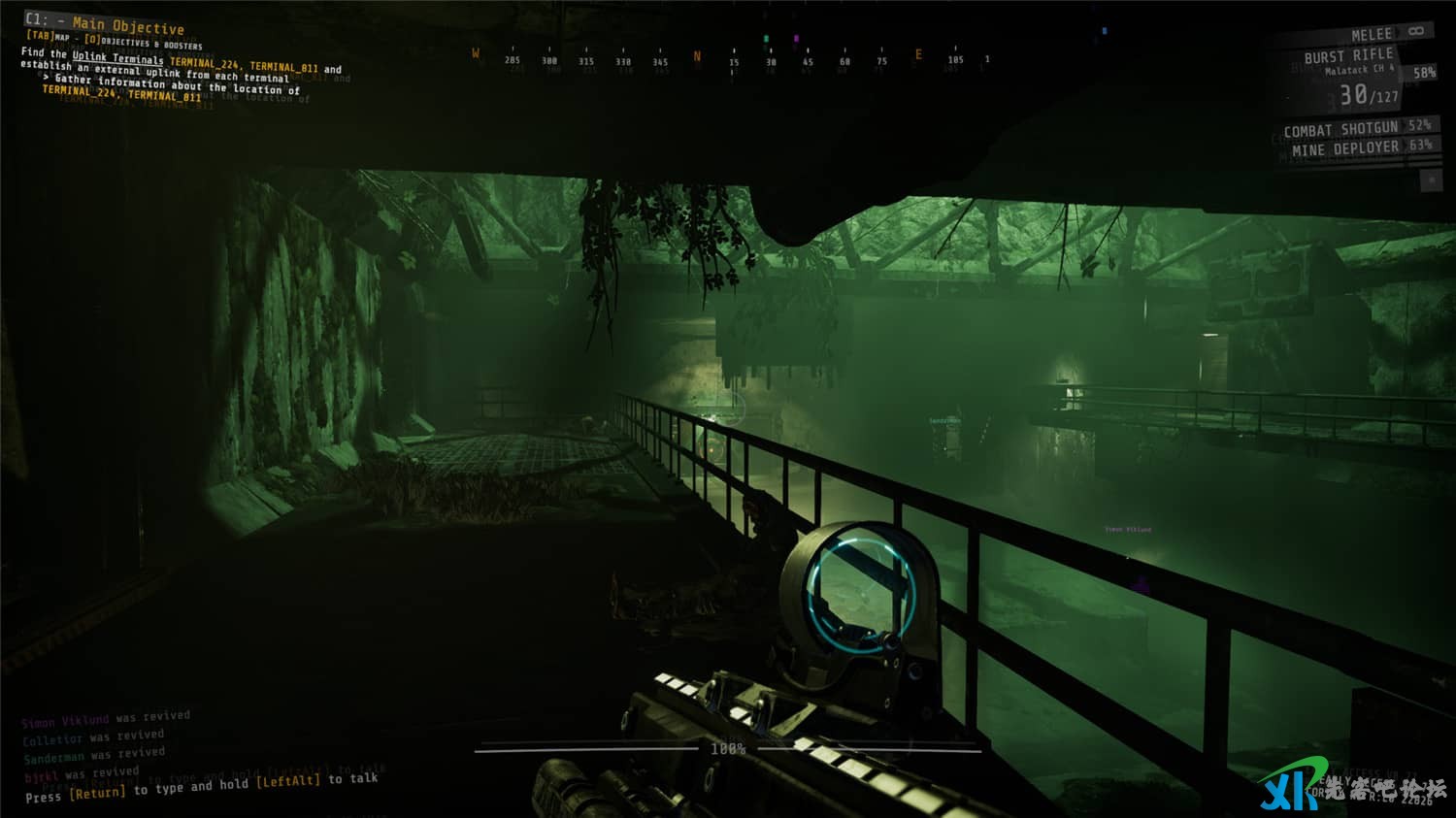1456x818 pixels.
Task: Choose the Combat Shotgun entry
Action: 1341,129
